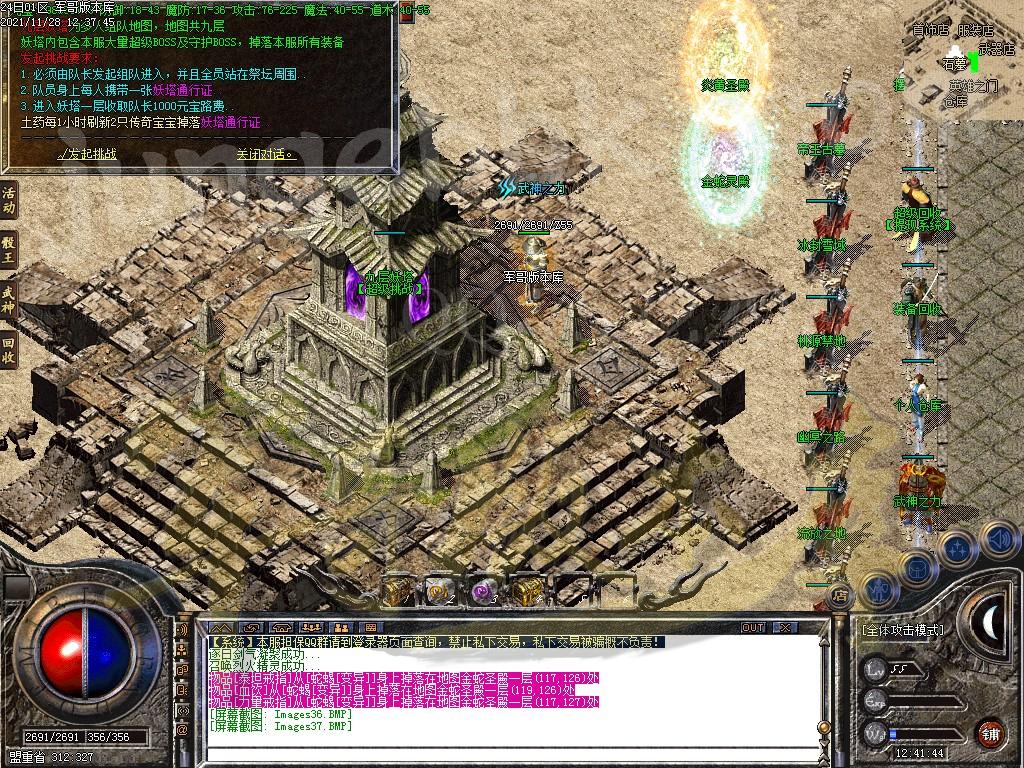Open the 店 shop round button
The image size is (1024, 768).
840,596
